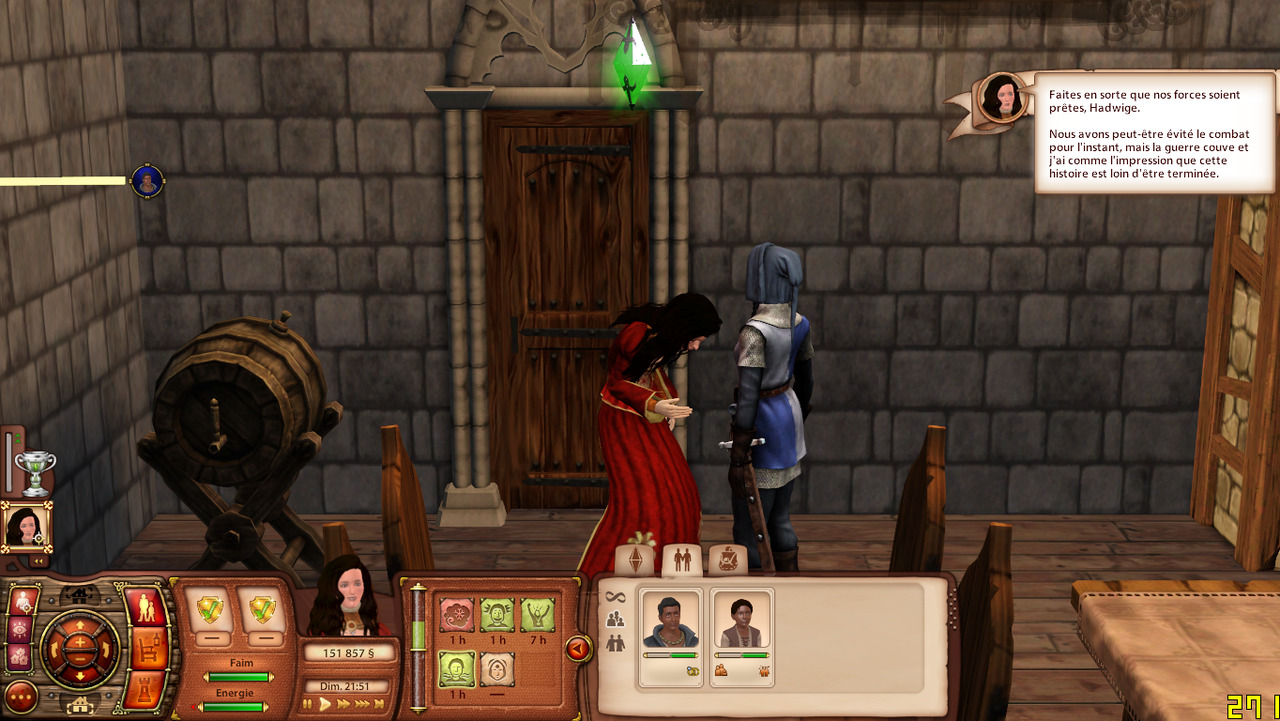This screenshot has width=1280, height=721.
Task: Open the relationships tab with two figures
Action: pyautogui.click(x=682, y=560)
